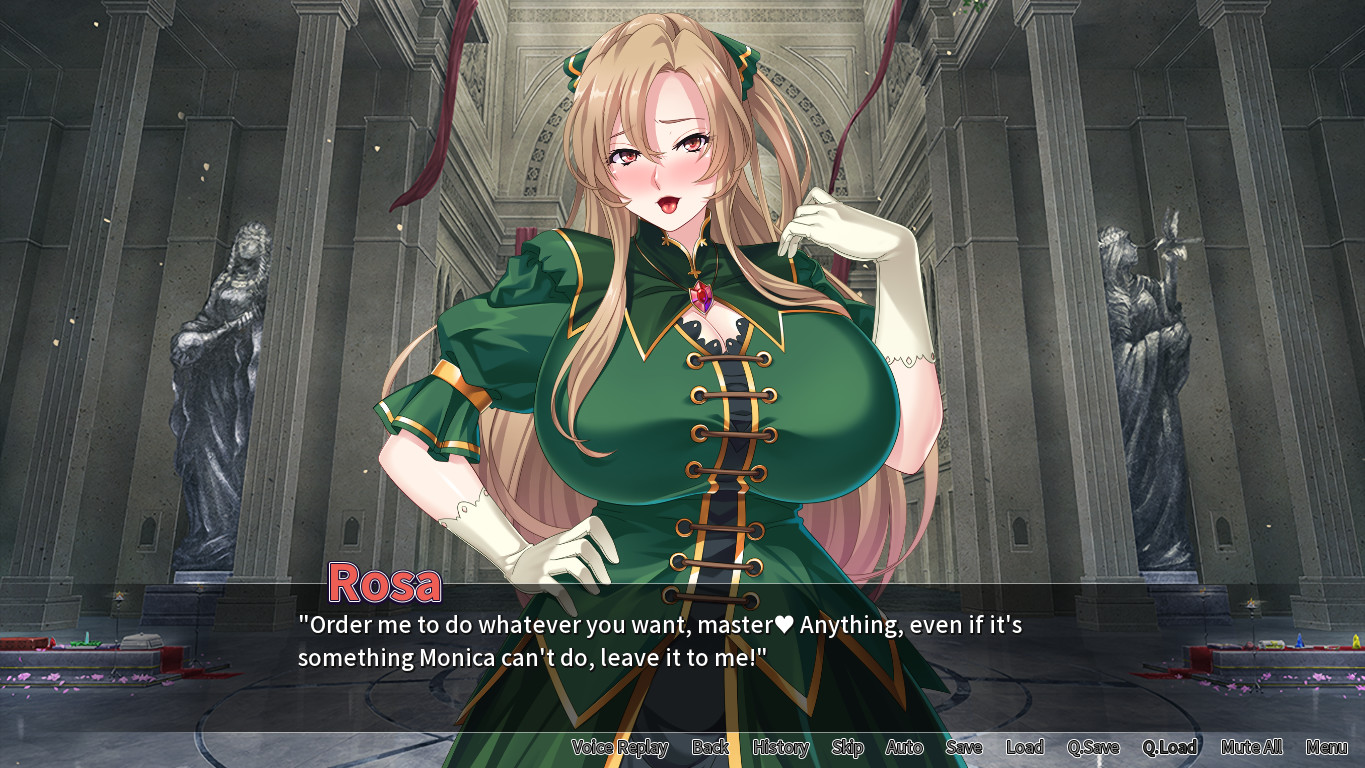Open the Load screen
Viewport: 1365px width, 768px height.
click(x=1024, y=747)
